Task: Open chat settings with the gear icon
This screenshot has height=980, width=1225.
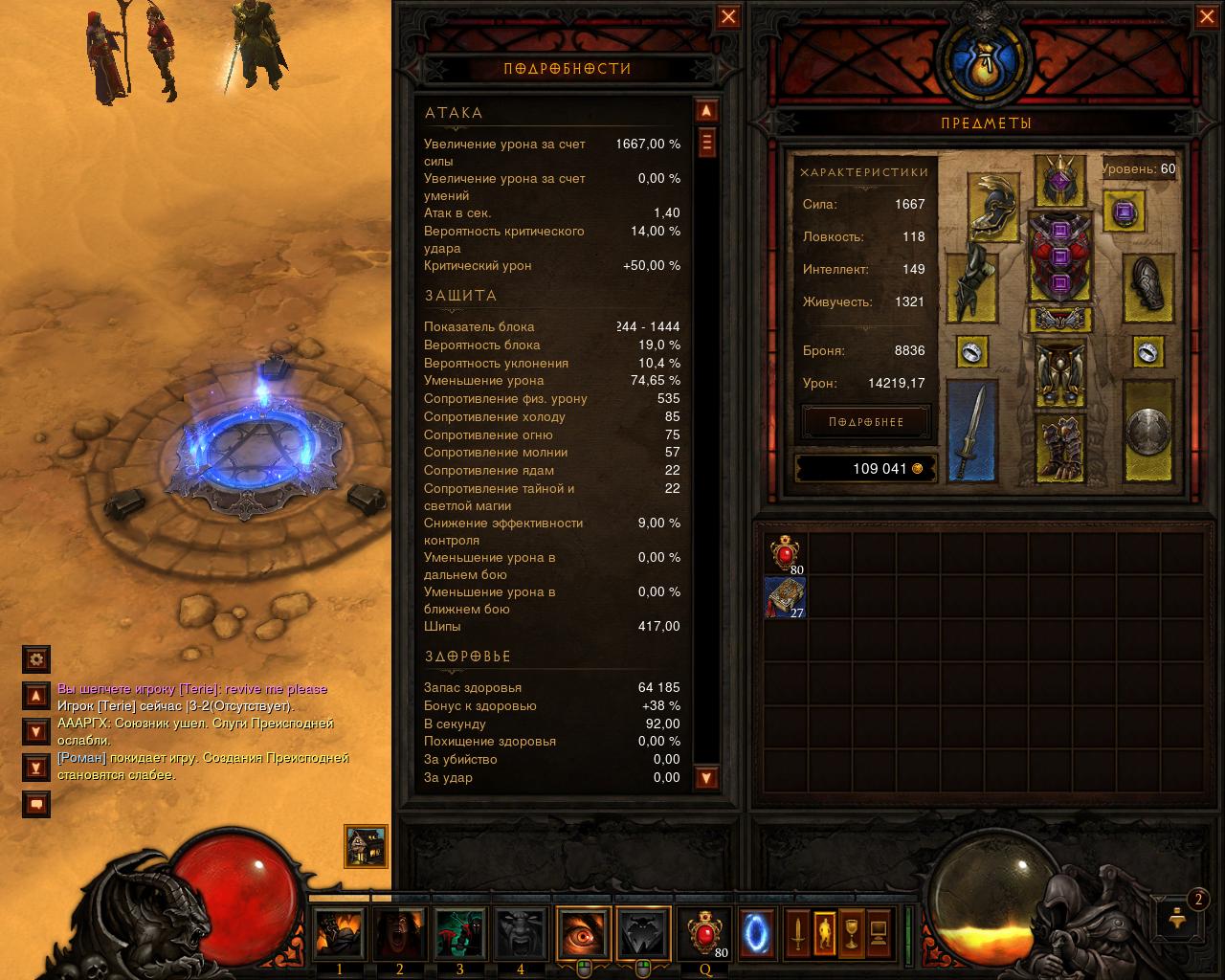Action: [x=36, y=658]
